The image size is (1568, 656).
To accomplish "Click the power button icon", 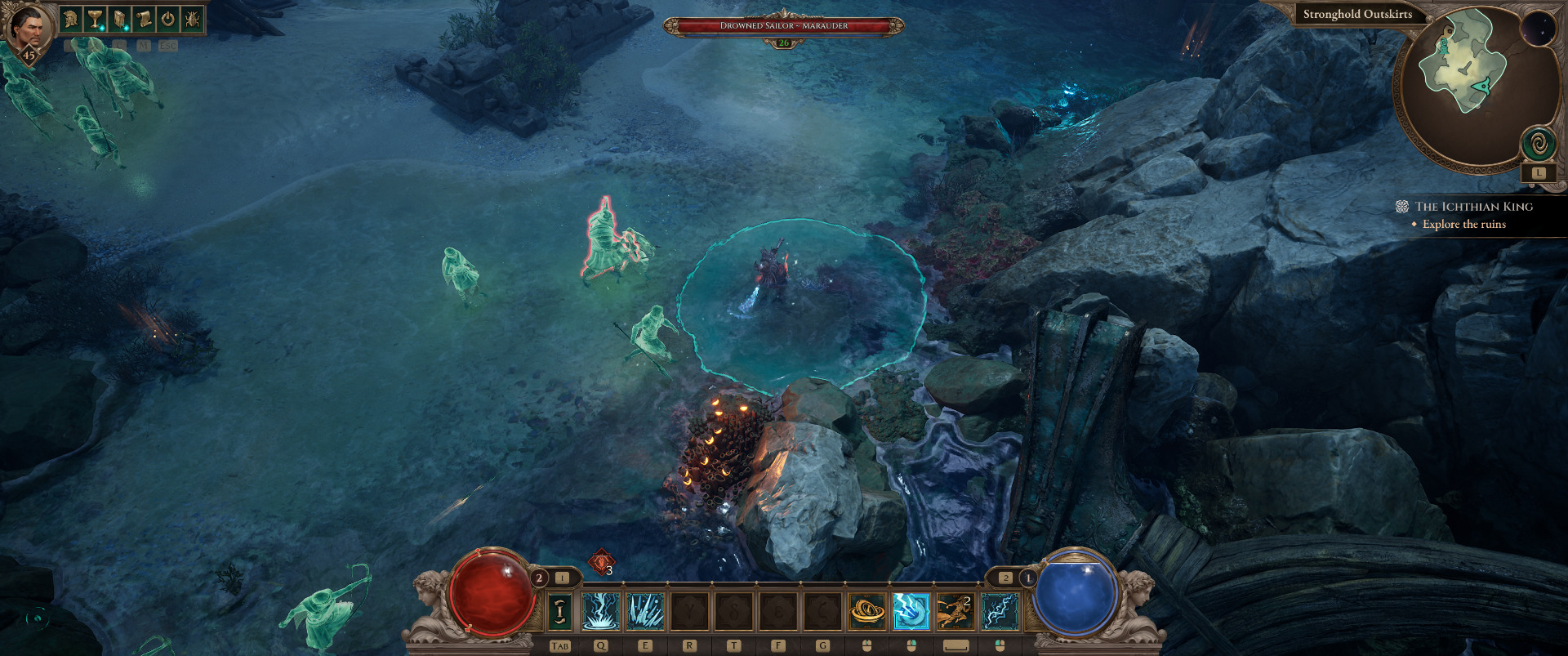I will pyautogui.click(x=168, y=18).
